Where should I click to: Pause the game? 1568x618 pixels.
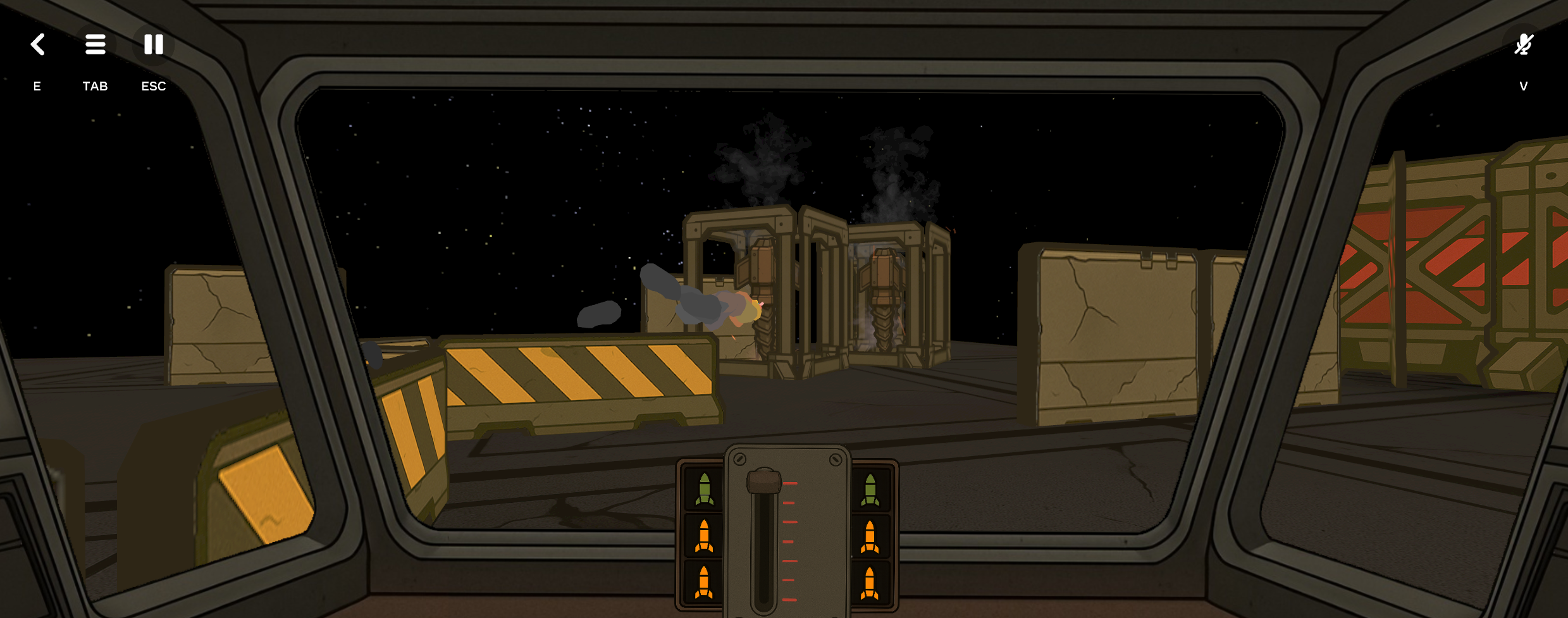(x=154, y=44)
